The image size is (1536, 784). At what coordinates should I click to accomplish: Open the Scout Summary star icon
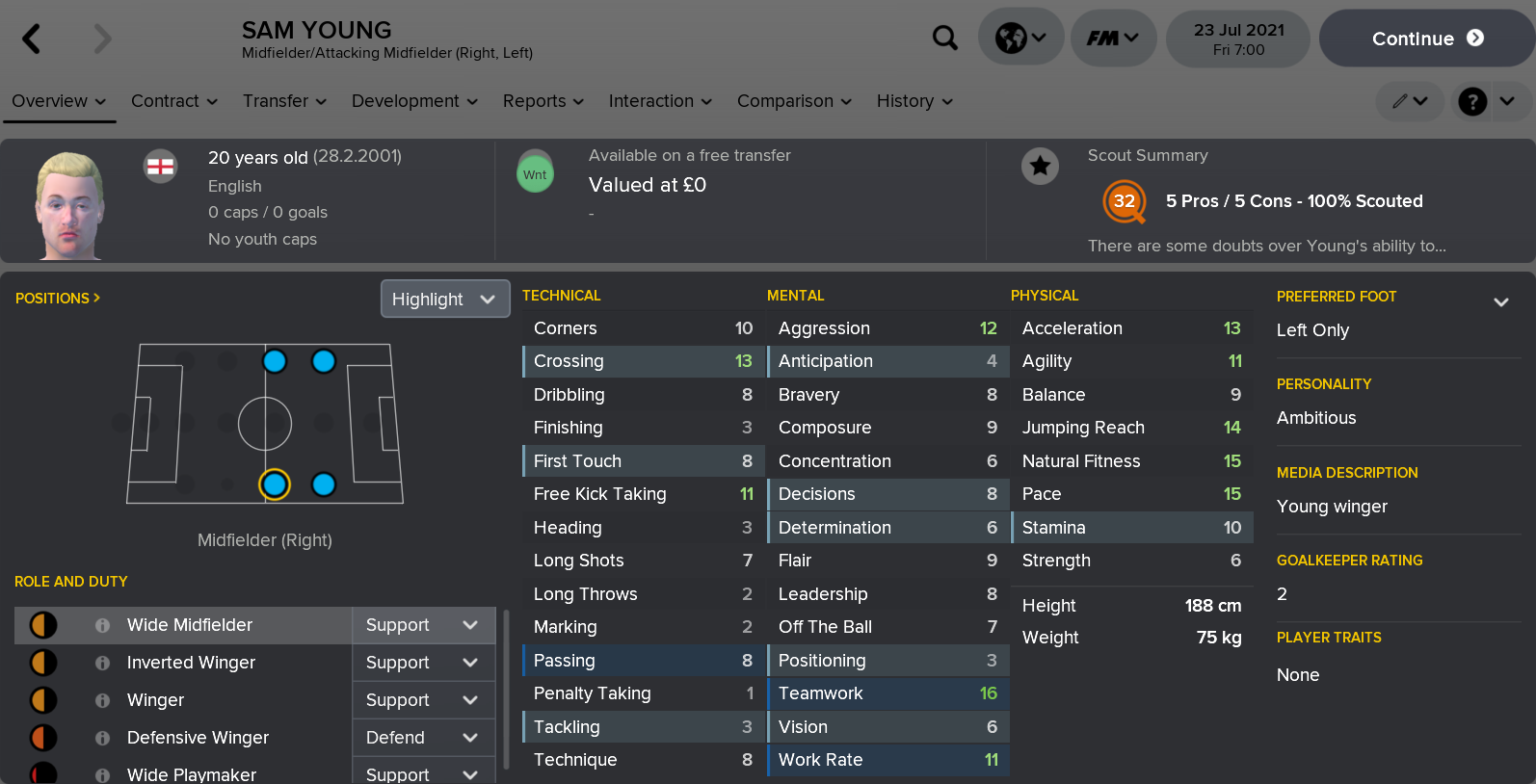click(1041, 166)
